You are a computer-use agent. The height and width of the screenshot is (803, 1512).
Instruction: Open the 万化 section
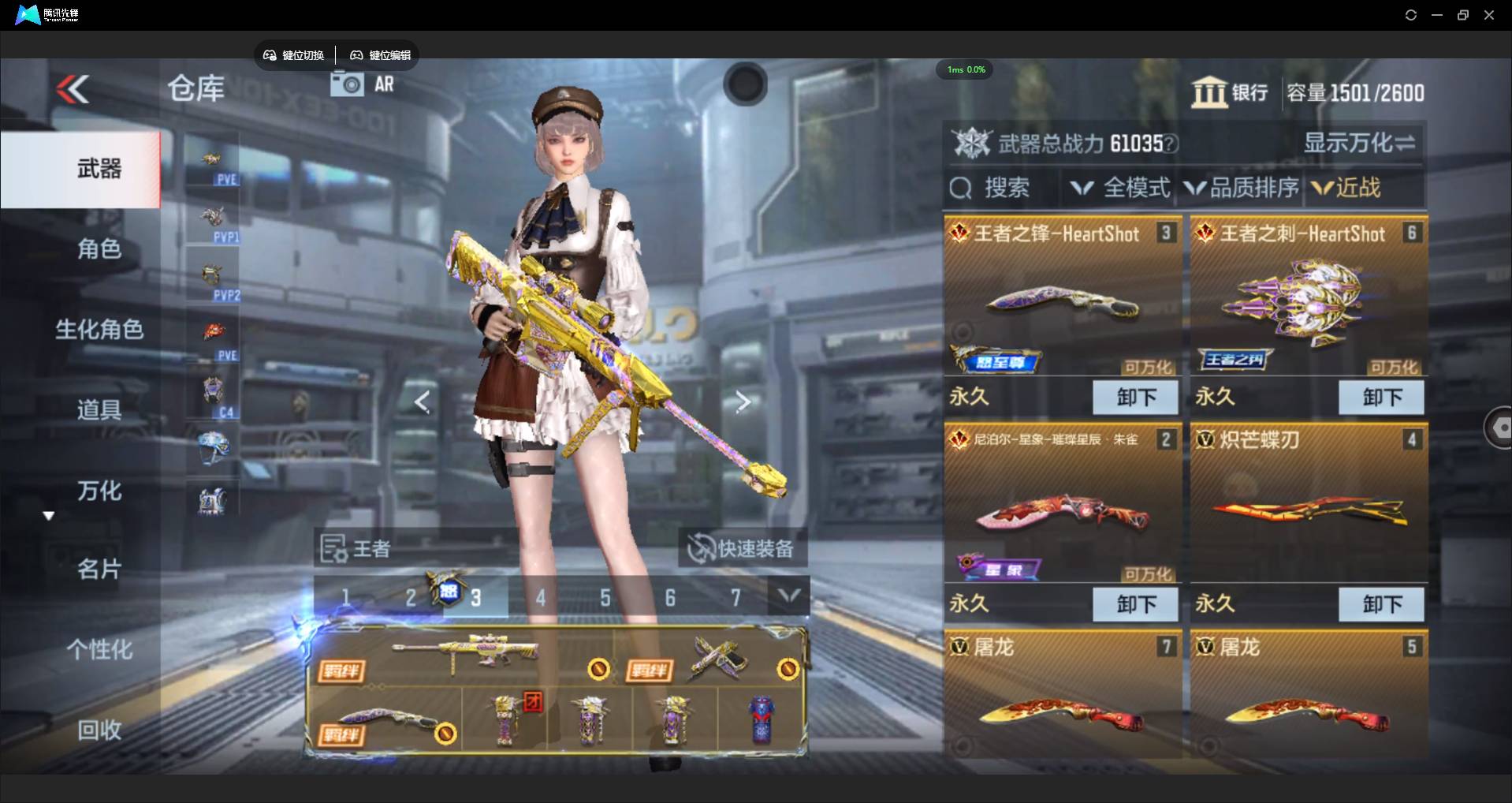click(99, 491)
